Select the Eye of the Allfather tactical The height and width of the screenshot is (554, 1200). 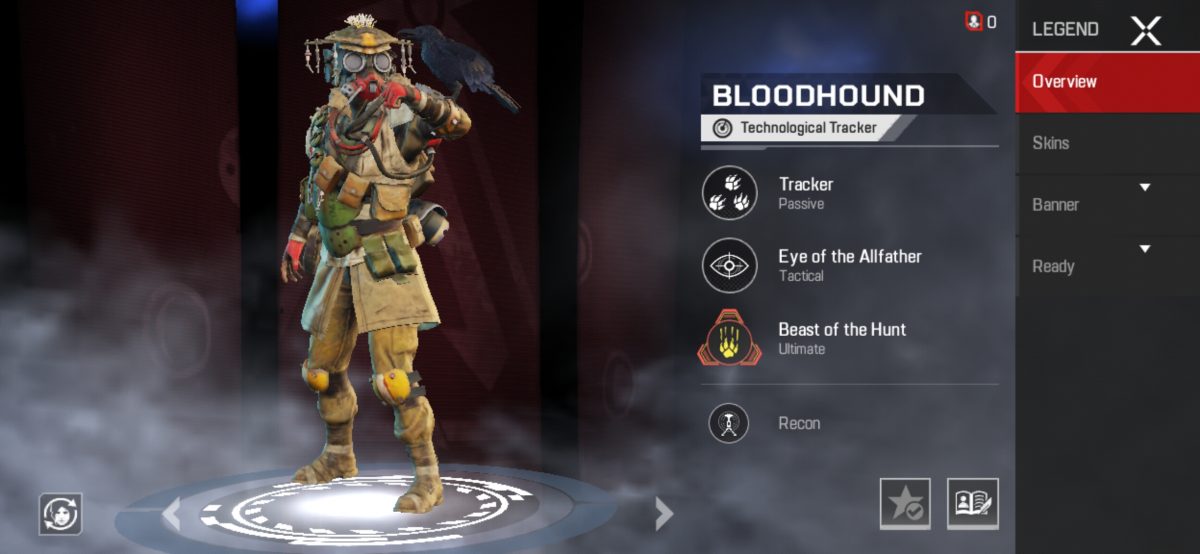click(x=730, y=265)
